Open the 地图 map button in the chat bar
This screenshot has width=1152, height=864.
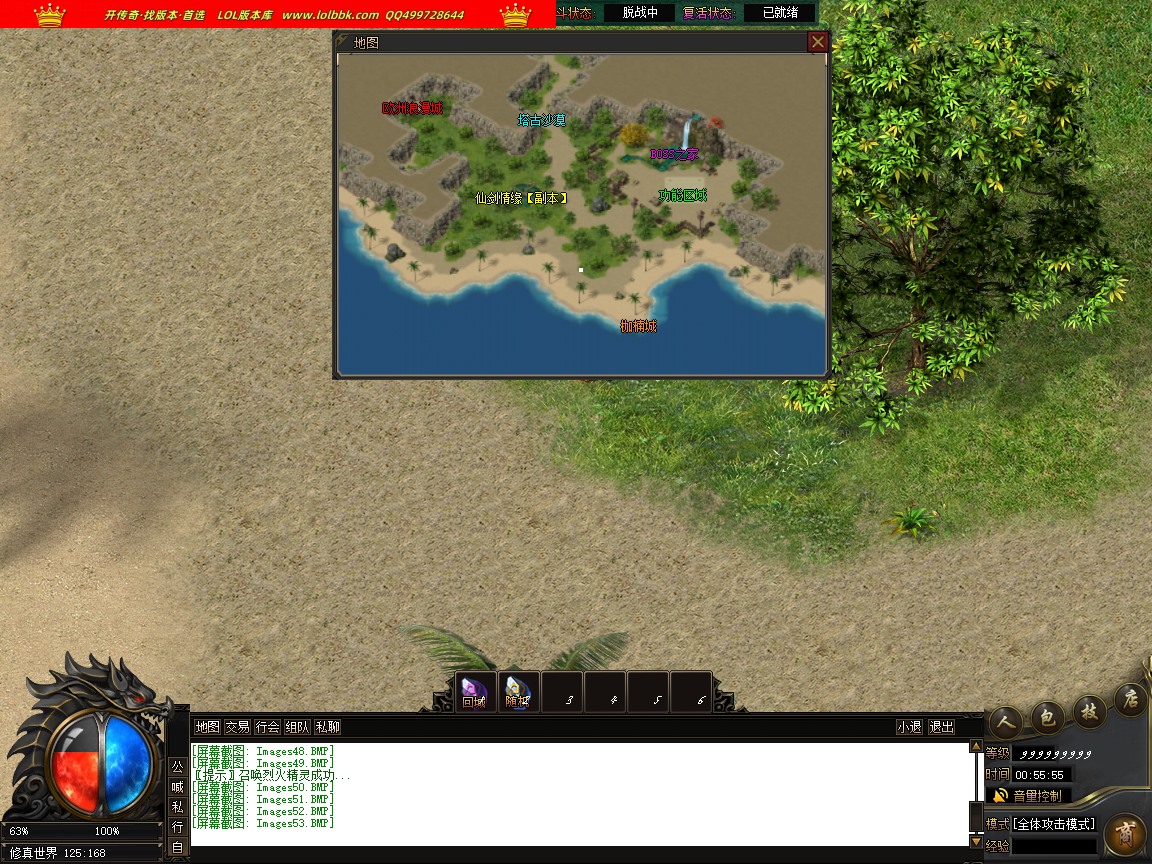207,727
